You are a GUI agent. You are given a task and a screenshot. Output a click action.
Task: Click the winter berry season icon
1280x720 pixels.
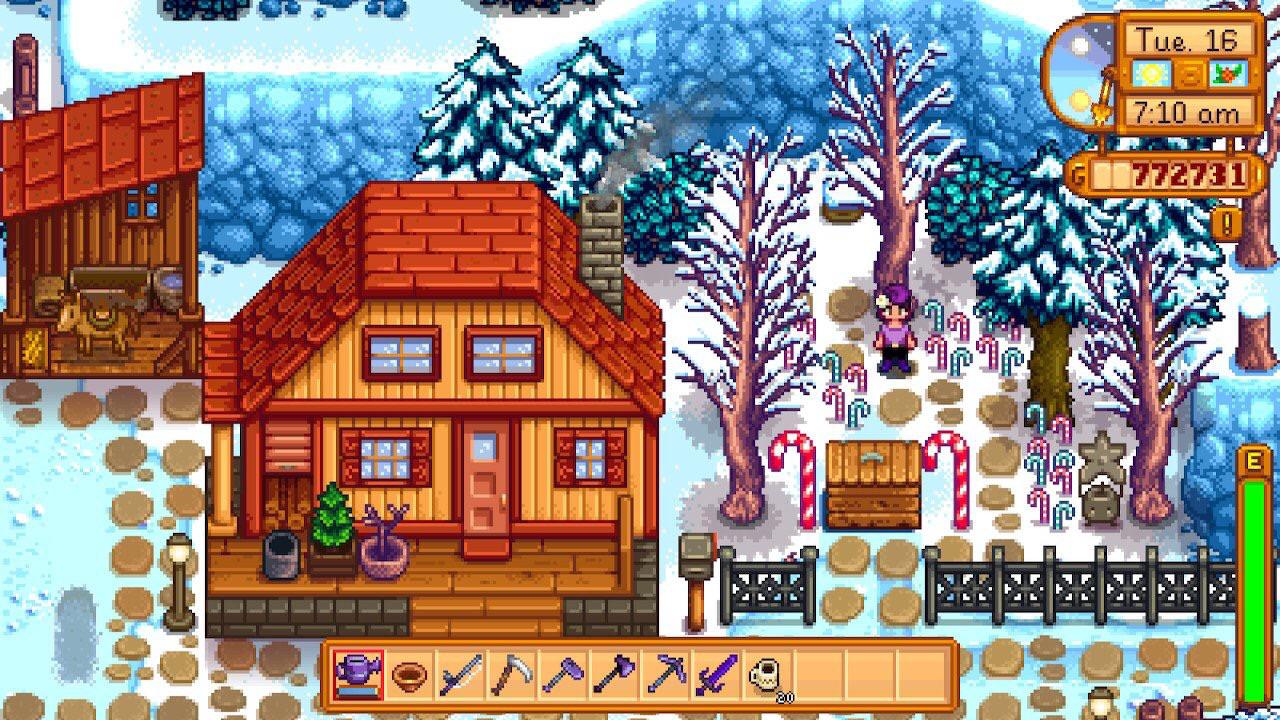[1228, 73]
